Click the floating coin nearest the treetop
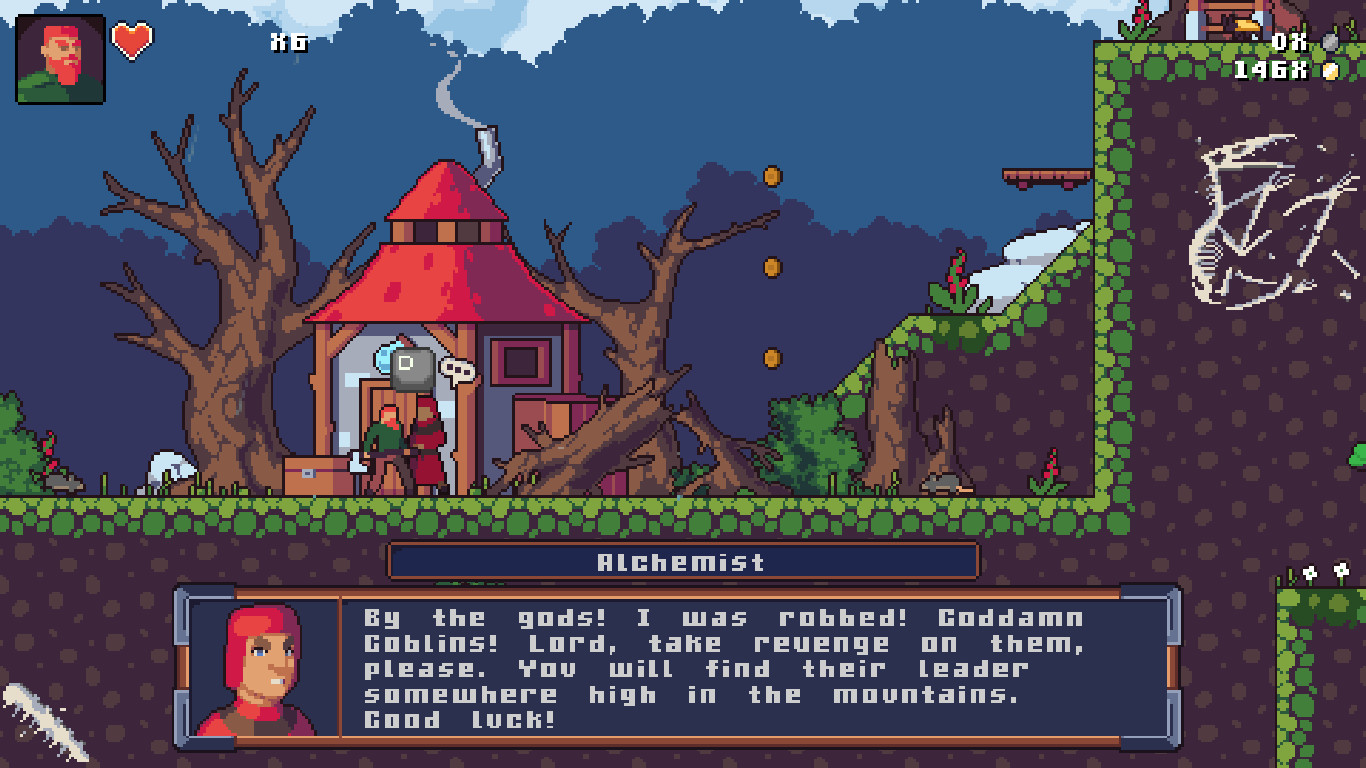Image resolution: width=1366 pixels, height=768 pixels. (x=773, y=172)
